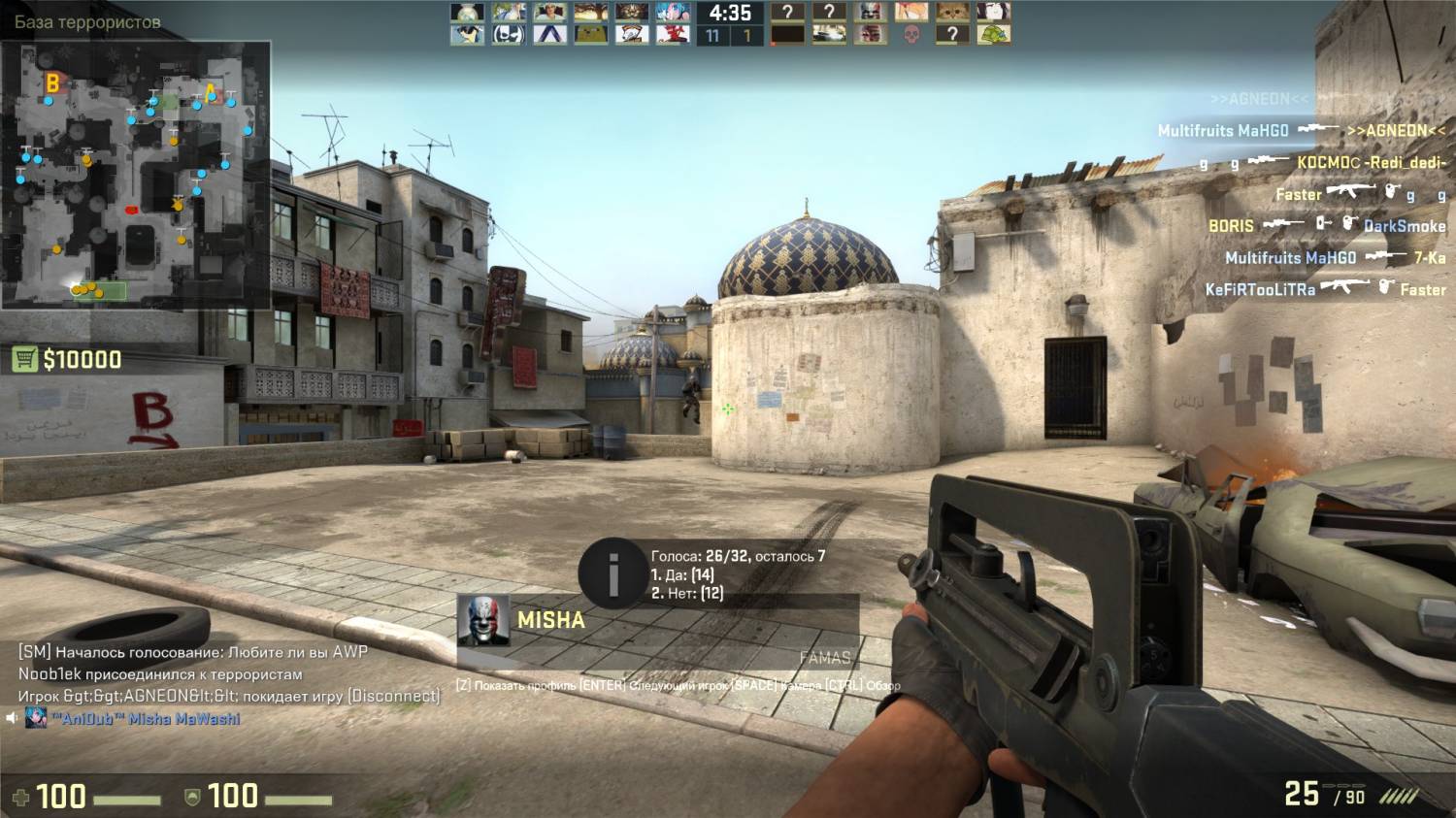The image size is (1456, 818).
Task: Click the voice chat speaker icon
Action: point(12,719)
